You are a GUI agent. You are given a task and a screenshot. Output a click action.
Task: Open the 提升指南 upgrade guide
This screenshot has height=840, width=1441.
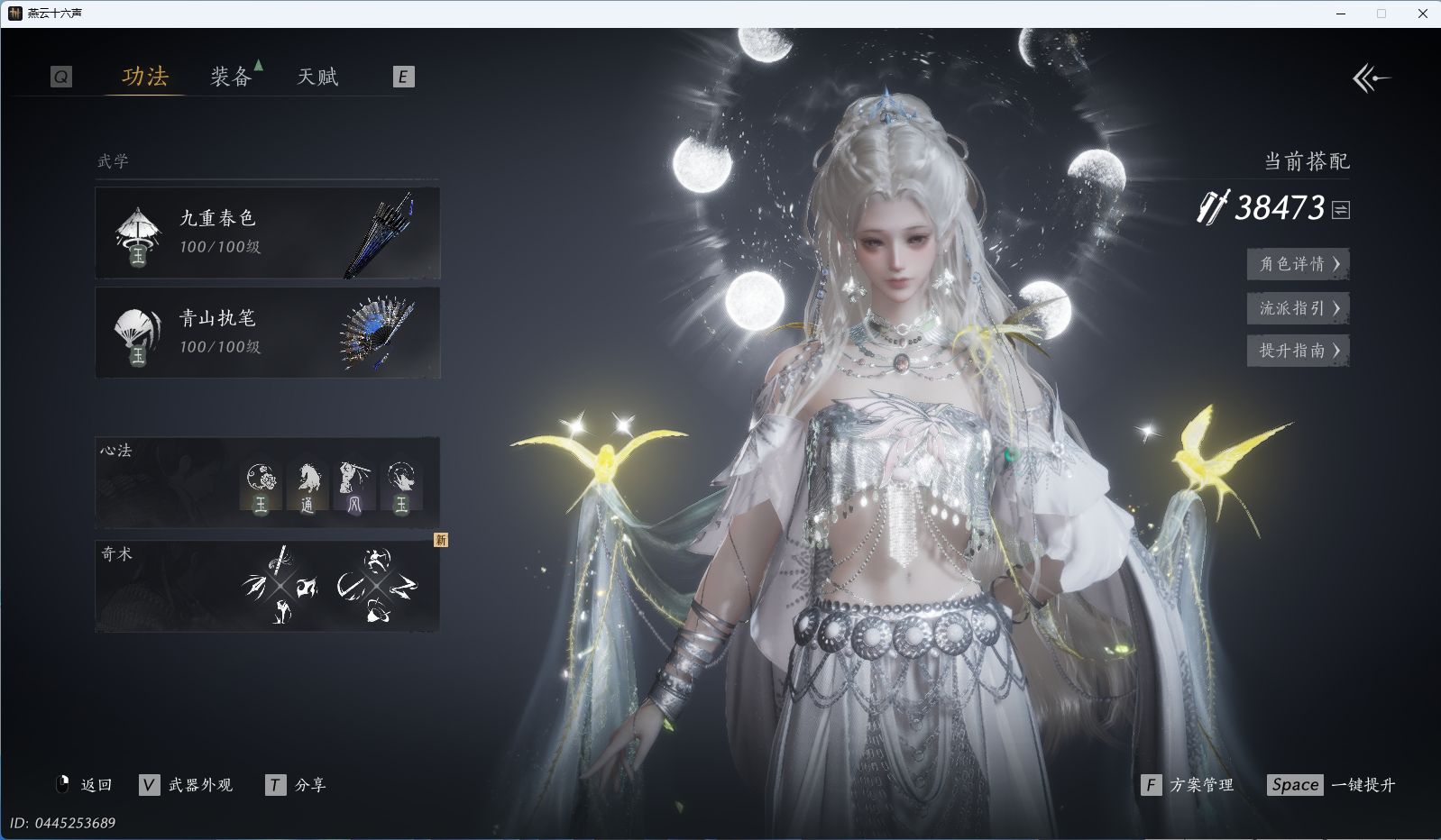1298,351
